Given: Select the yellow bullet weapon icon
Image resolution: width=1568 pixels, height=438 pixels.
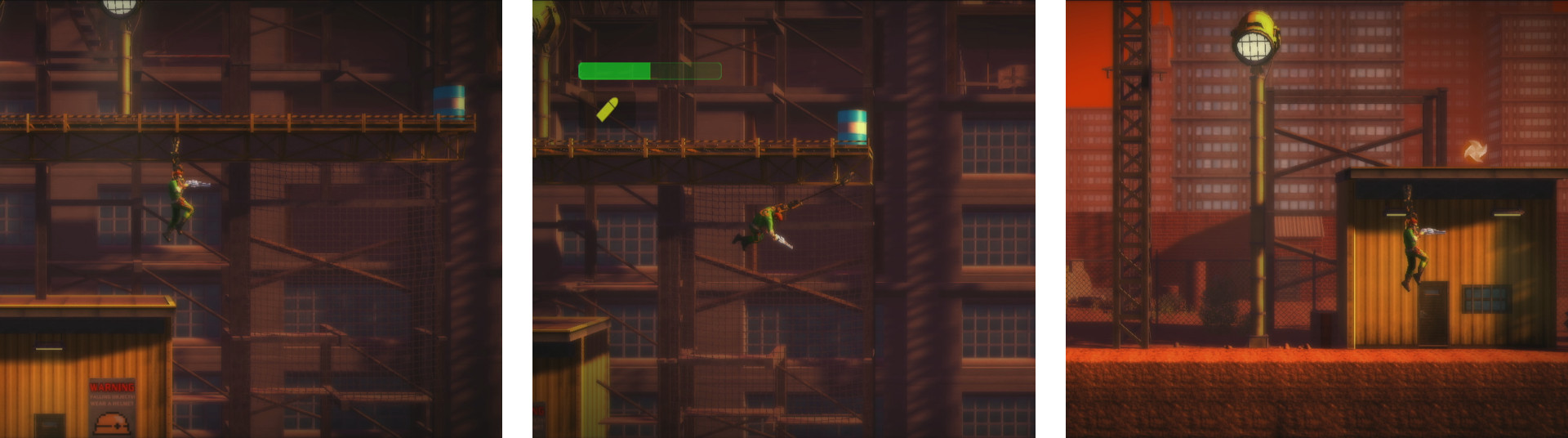Looking at the screenshot, I should pos(607,109).
